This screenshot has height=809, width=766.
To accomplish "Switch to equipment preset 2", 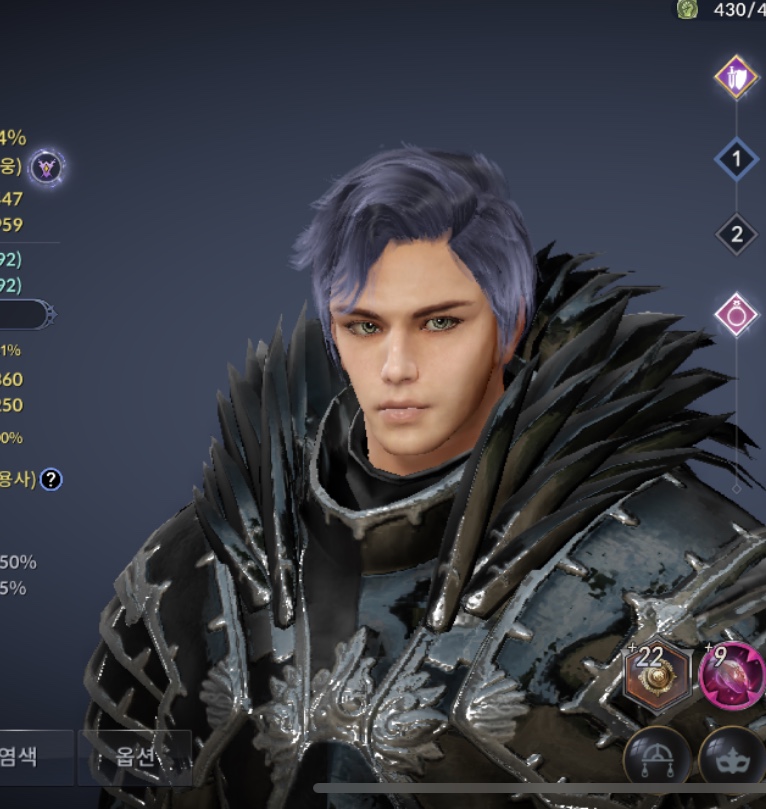I will click(737, 235).
